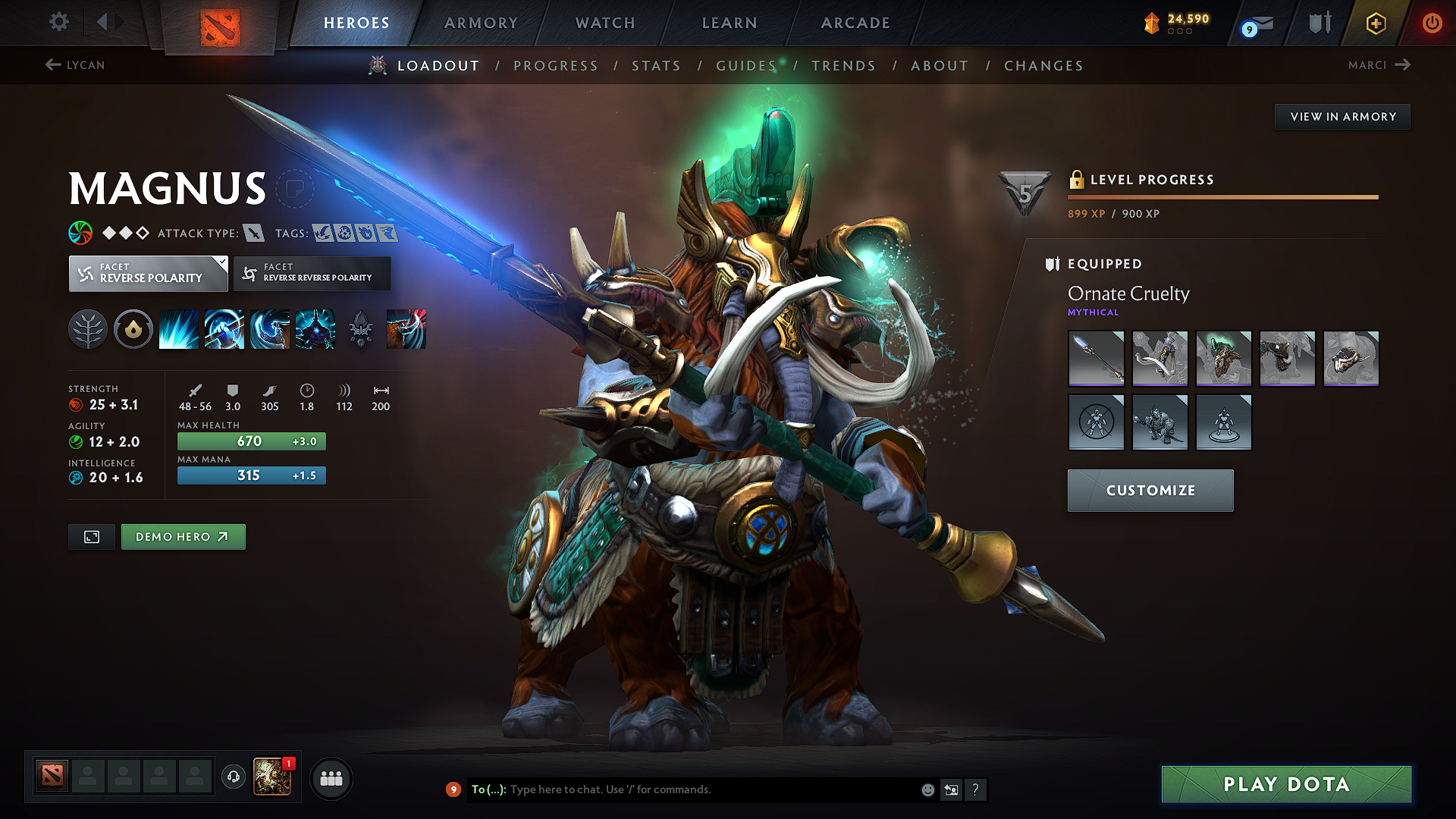Select the equipped spear weapon item
Screen dimensions: 1456x819
pyautogui.click(x=1096, y=359)
